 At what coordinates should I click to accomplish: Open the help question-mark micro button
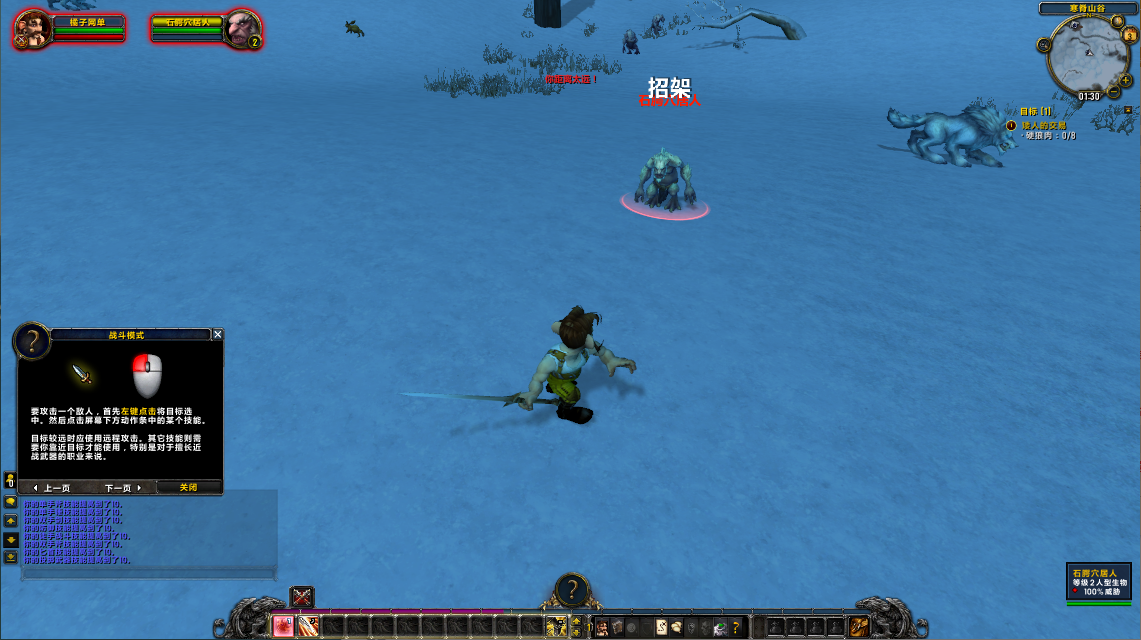(x=736, y=627)
